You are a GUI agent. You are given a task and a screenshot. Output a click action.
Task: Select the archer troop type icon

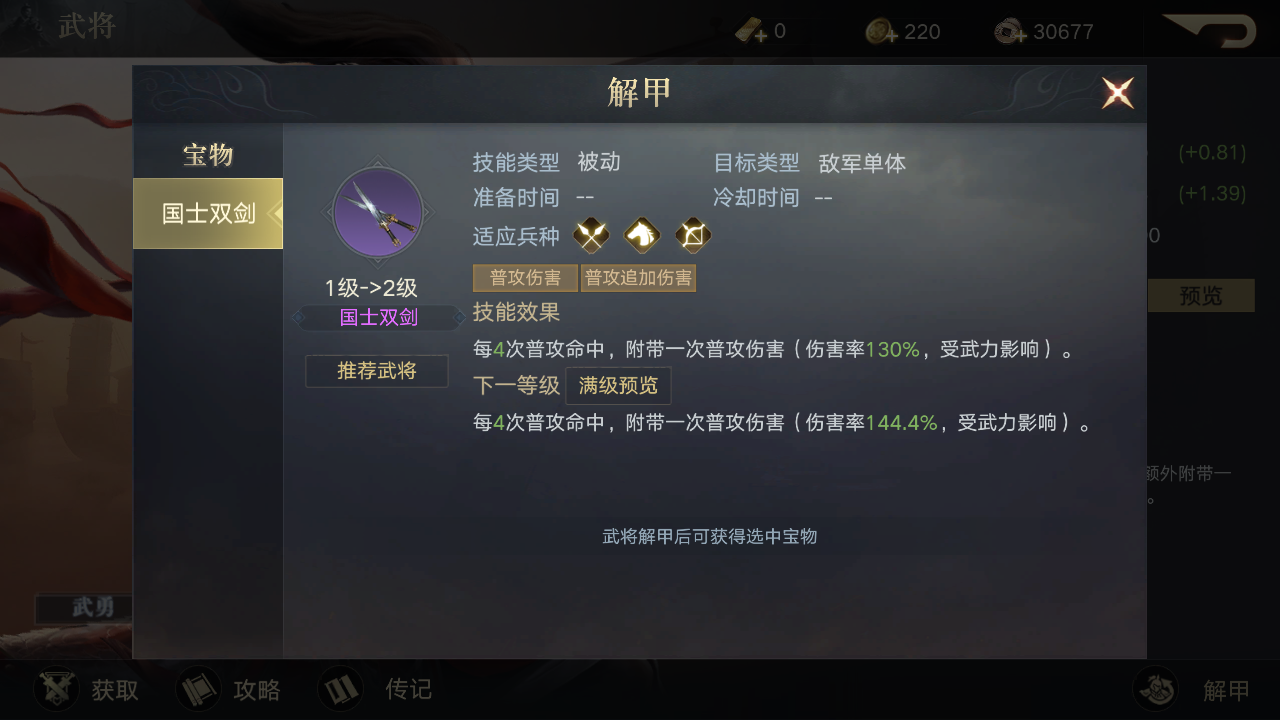coord(693,235)
